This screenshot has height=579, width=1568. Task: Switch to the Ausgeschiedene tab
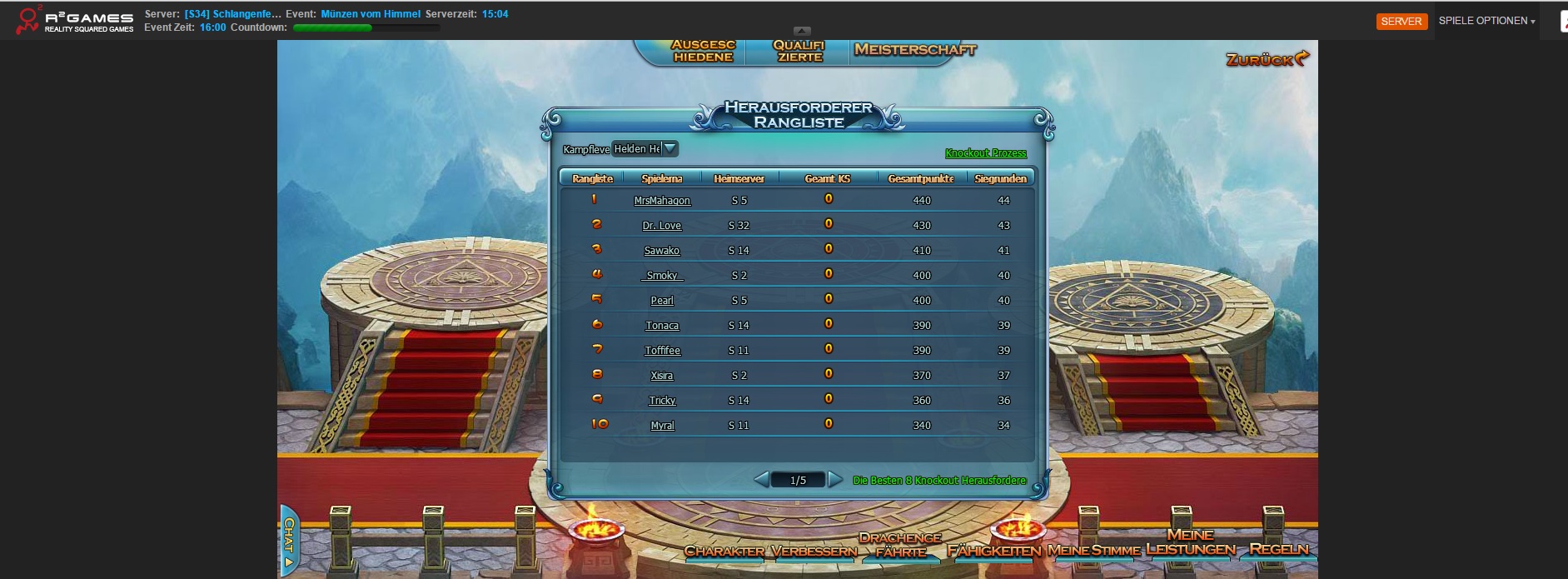click(703, 52)
